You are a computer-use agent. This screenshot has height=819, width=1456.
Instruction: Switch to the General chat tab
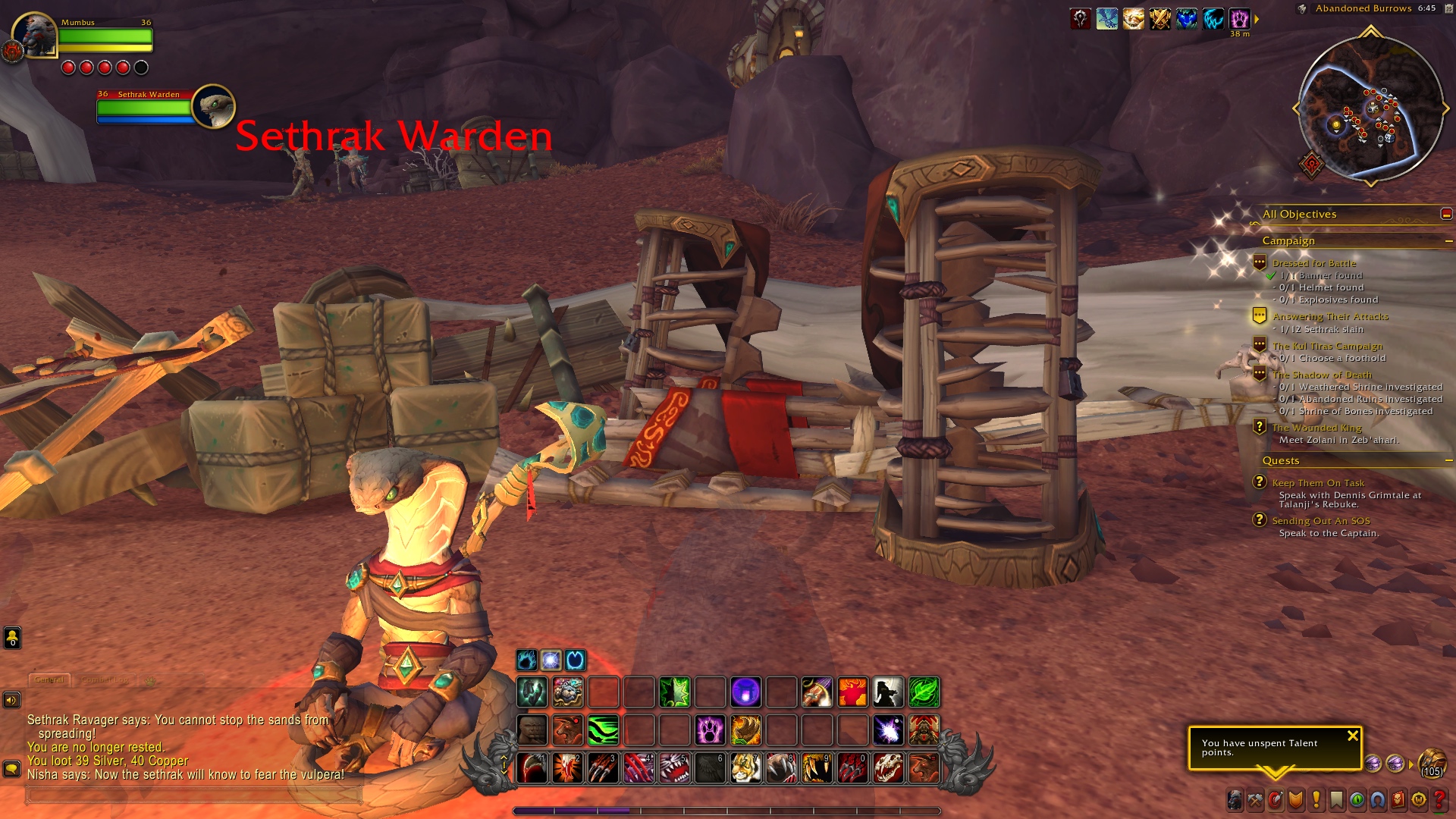(49, 680)
